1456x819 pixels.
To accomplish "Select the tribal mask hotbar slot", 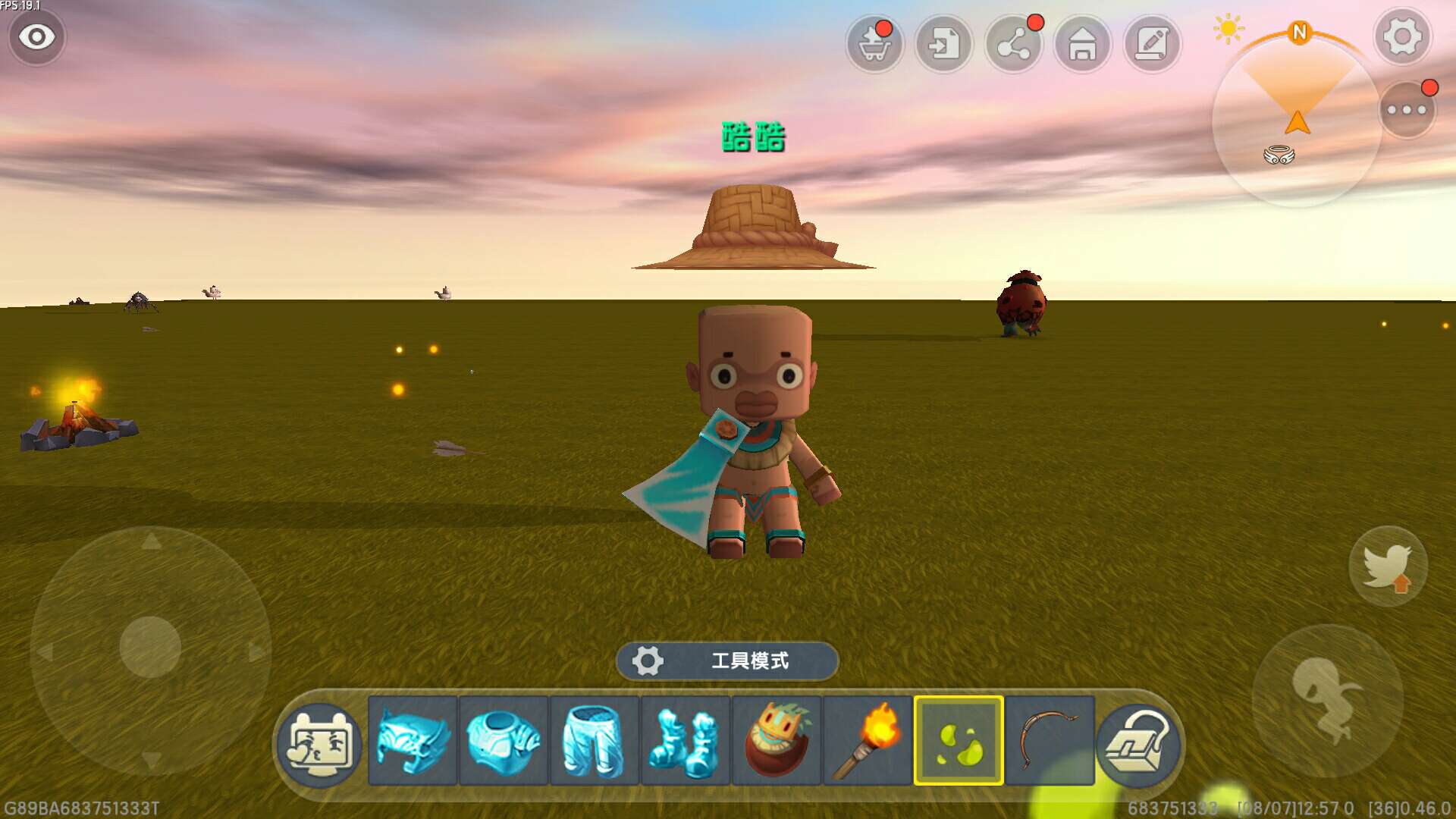I will [x=777, y=741].
